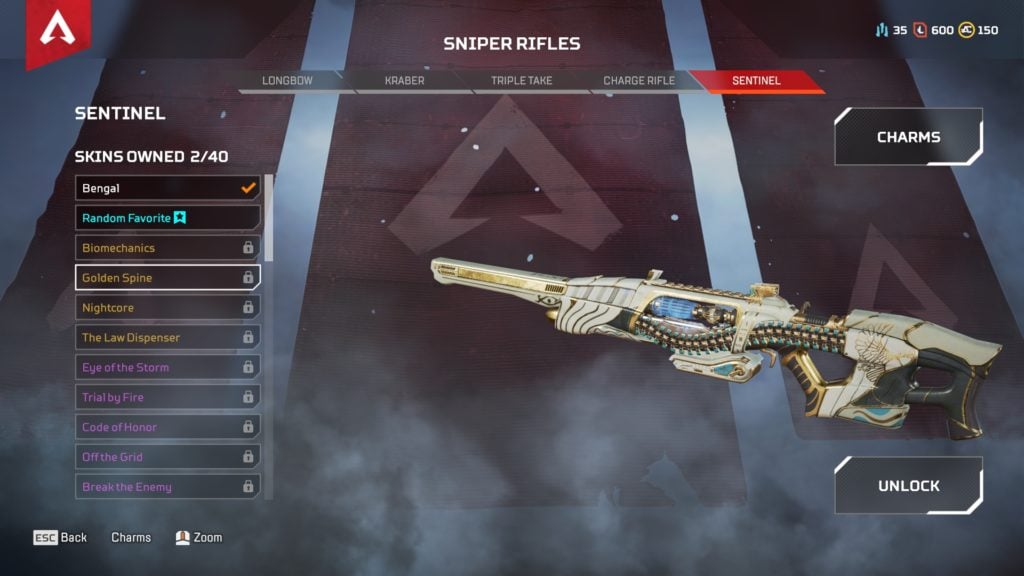The image size is (1024, 576).
Task: Select the Triple Take tab
Action: point(521,80)
